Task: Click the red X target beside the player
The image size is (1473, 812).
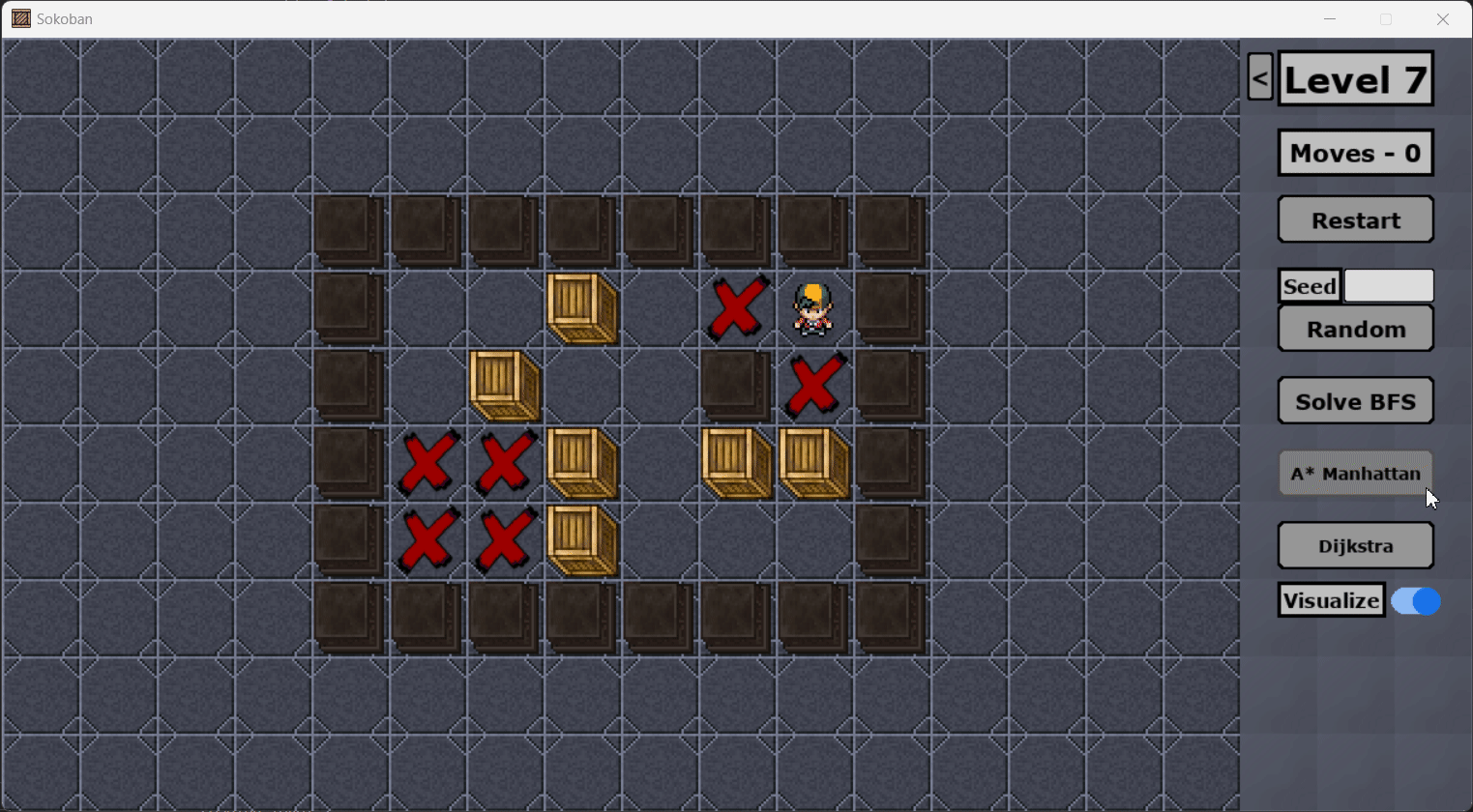Action: [x=735, y=307]
